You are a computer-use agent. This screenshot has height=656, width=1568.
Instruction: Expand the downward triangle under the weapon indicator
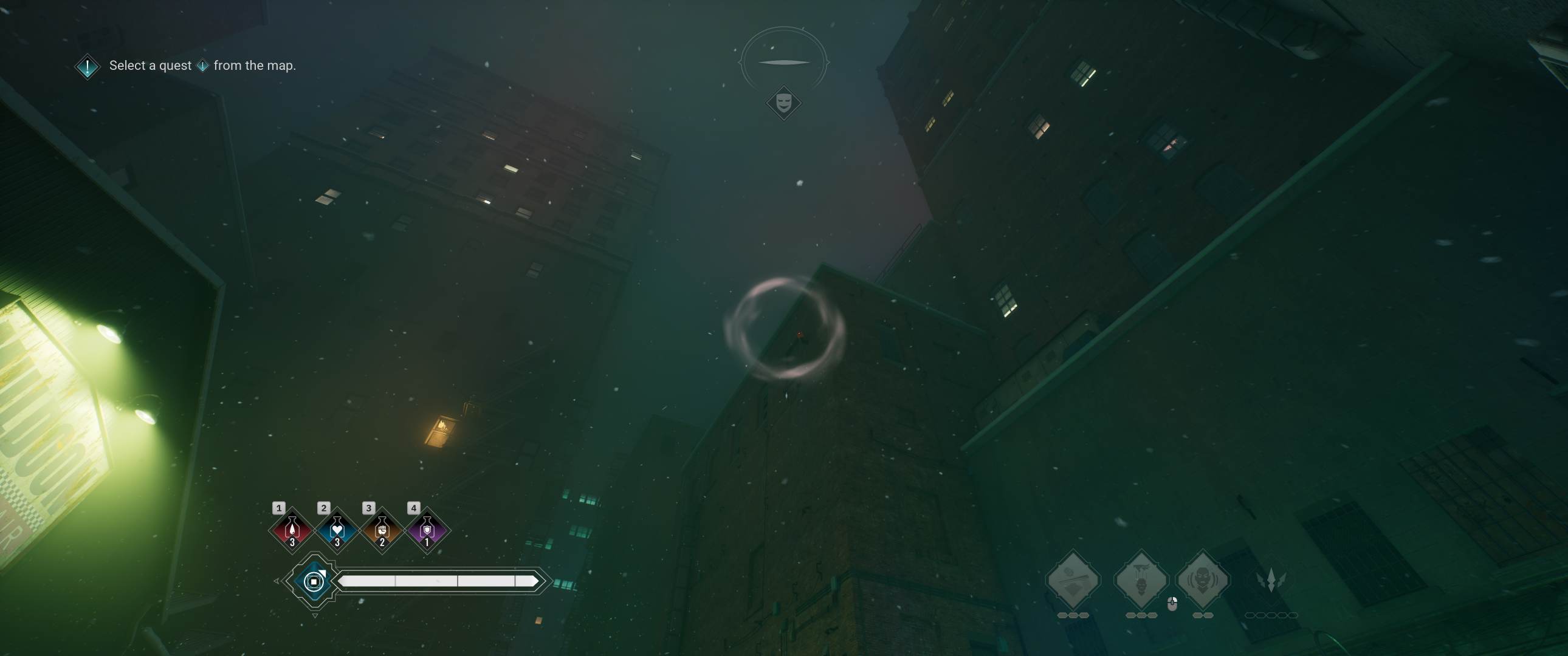coord(315,616)
